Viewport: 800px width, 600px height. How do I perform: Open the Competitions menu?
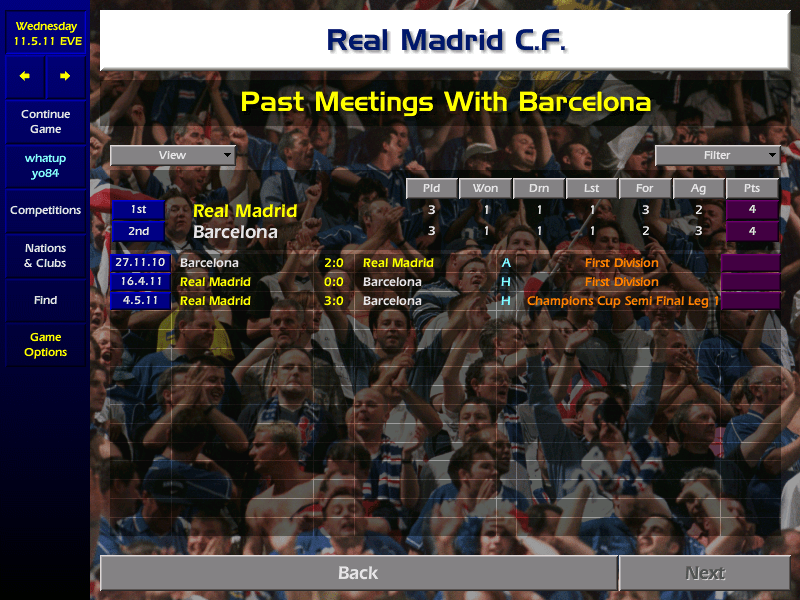pos(45,211)
